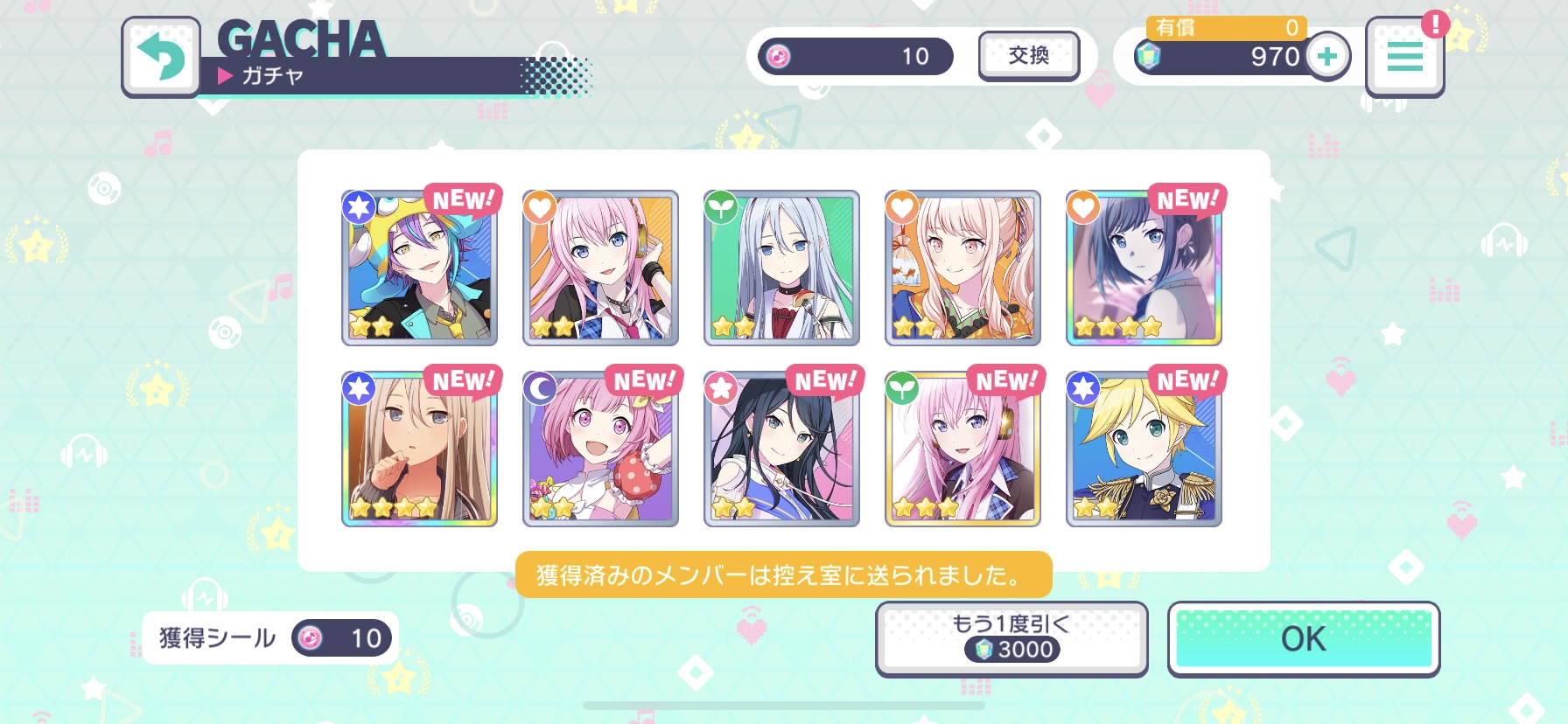Select the two-star pink-haired girl with headphones
This screenshot has width=1568, height=724.
(600, 268)
